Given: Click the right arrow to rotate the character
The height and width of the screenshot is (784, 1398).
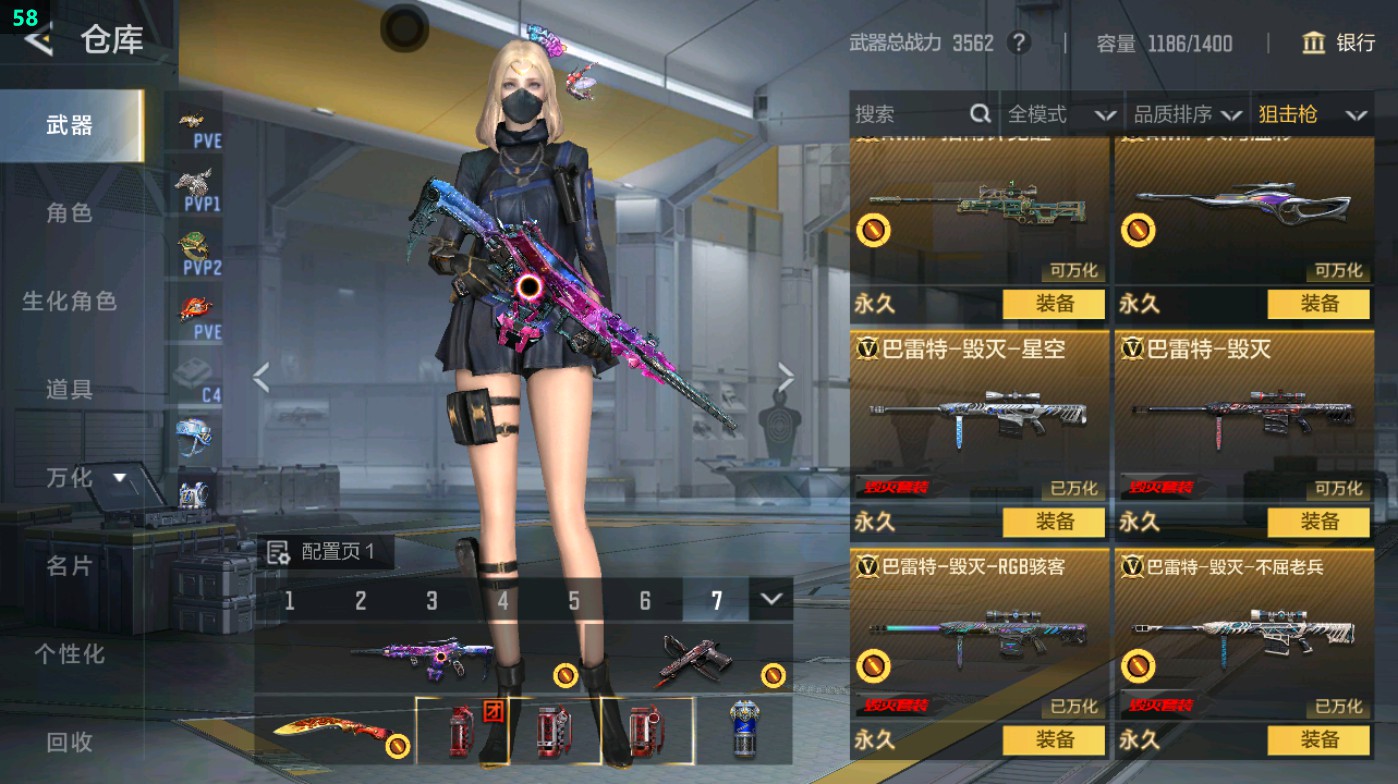Looking at the screenshot, I should coord(786,376).
